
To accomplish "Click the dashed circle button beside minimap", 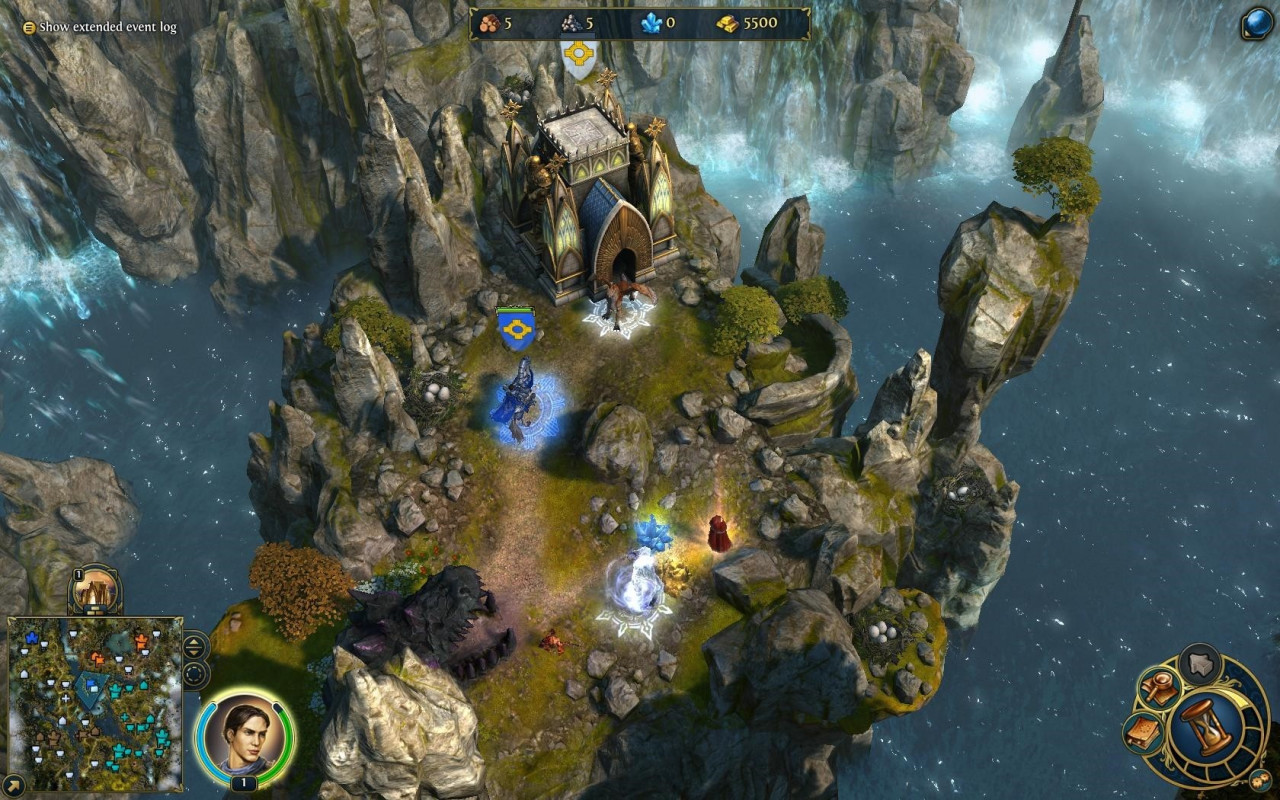I will point(195,673).
